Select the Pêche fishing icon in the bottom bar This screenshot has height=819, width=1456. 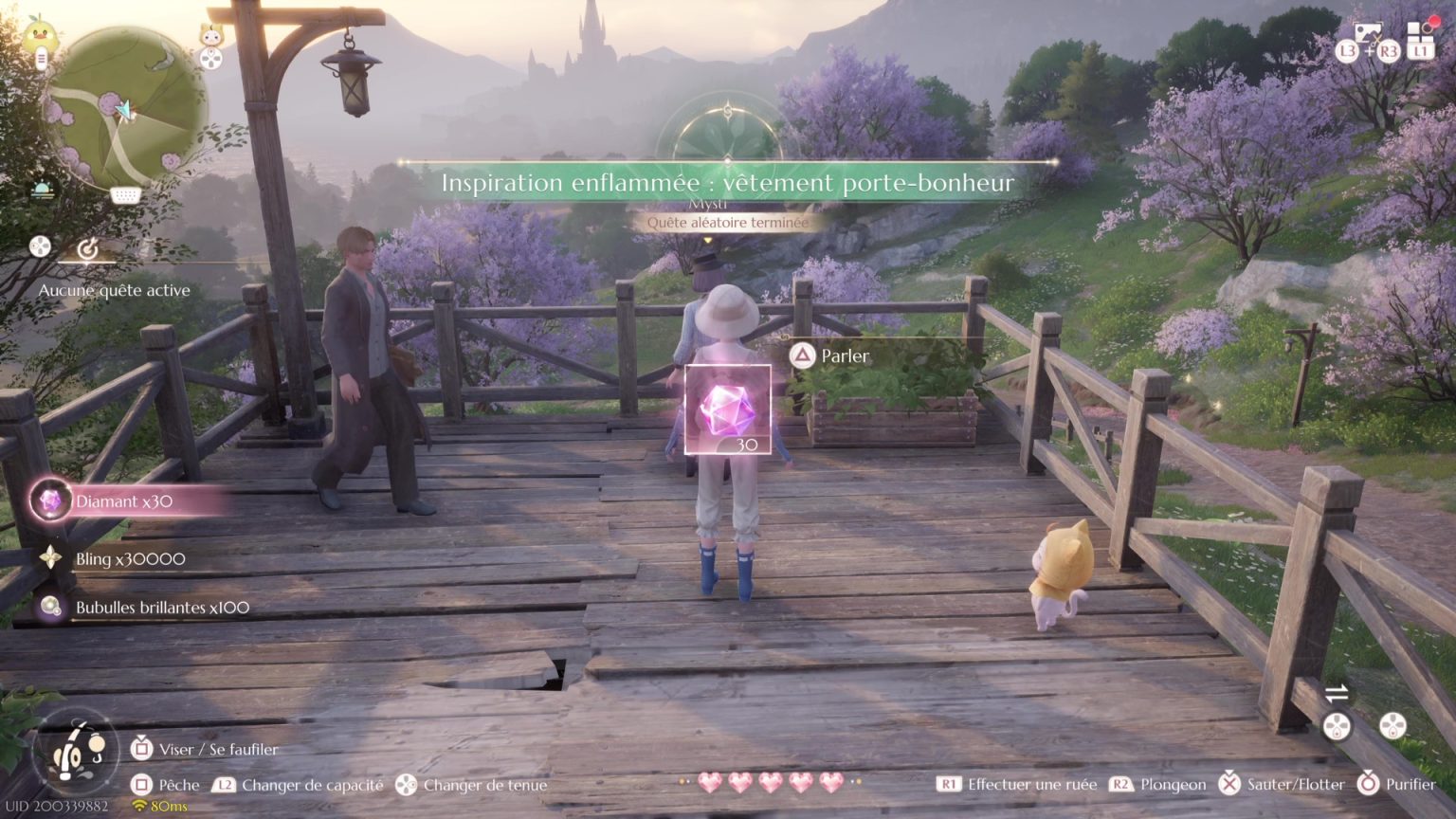point(142,785)
